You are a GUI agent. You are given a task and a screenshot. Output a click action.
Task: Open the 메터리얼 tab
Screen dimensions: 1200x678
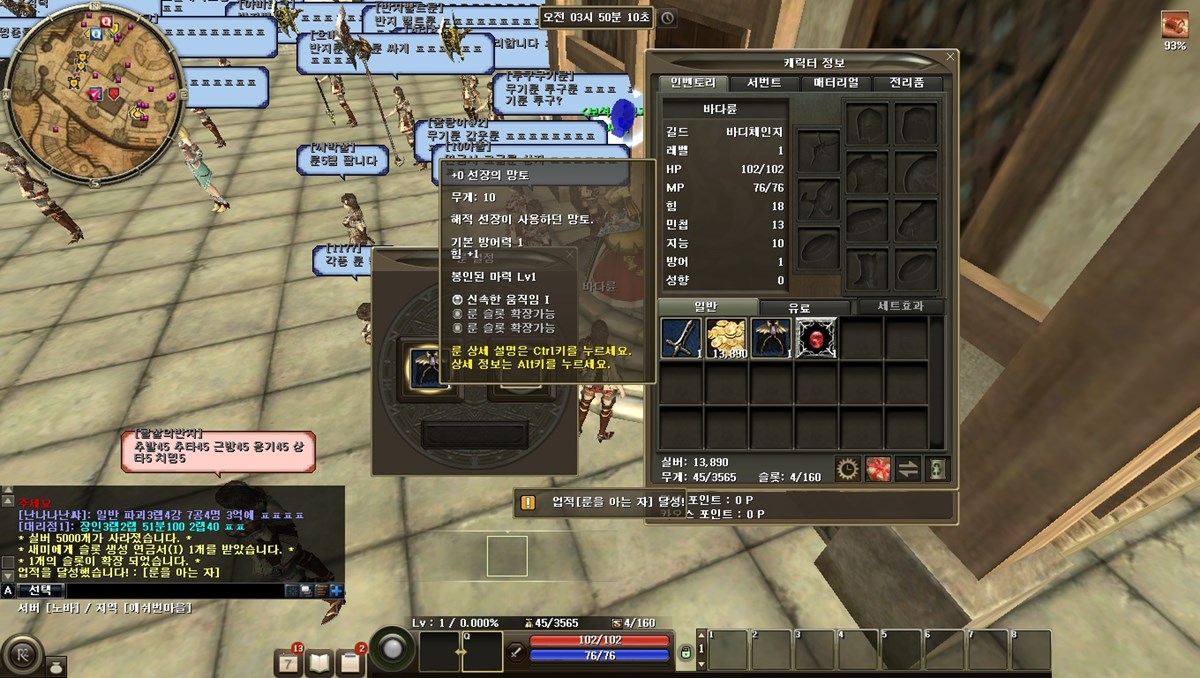tap(836, 83)
